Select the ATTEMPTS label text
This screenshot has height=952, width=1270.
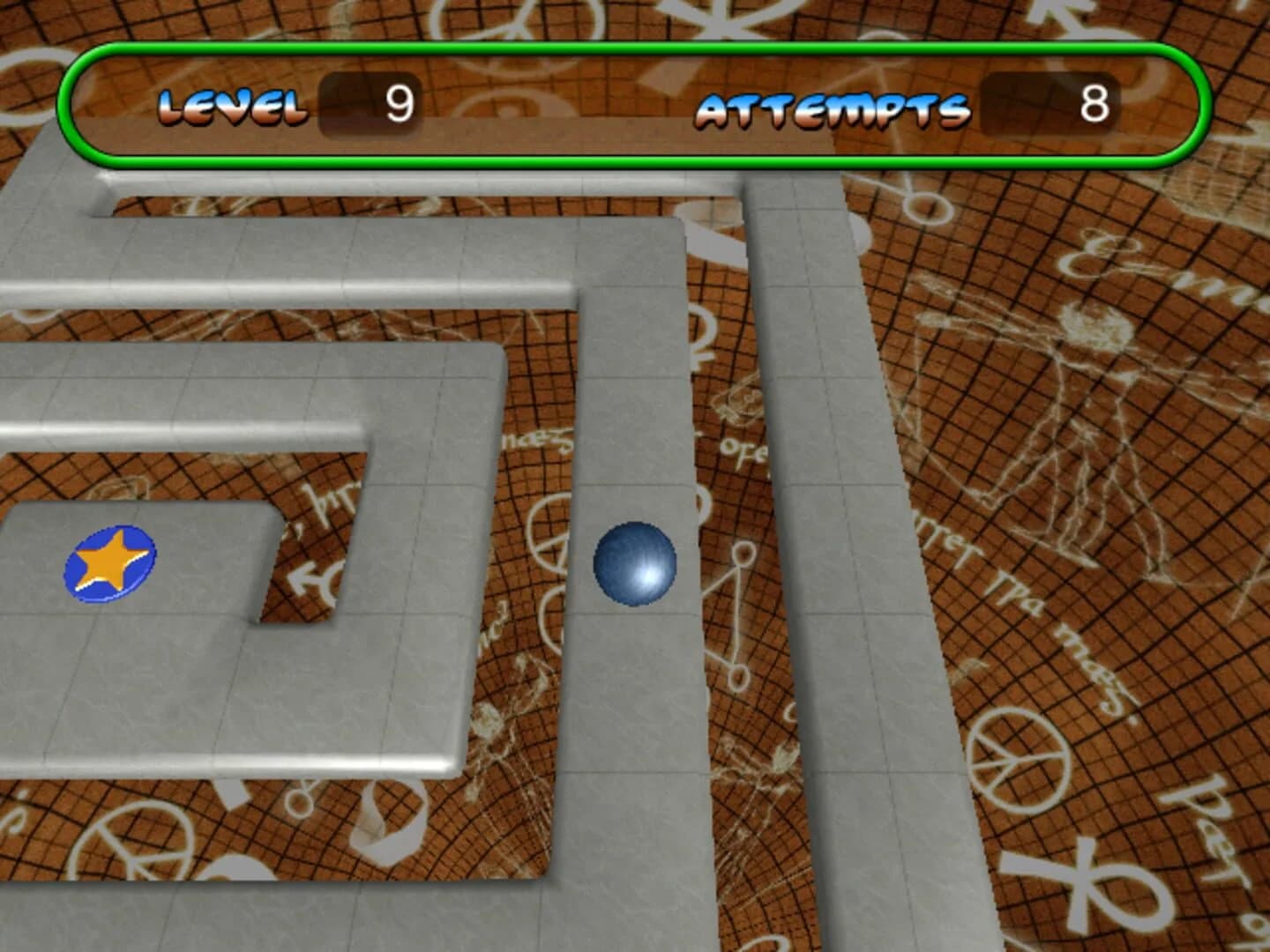pyautogui.click(x=829, y=108)
